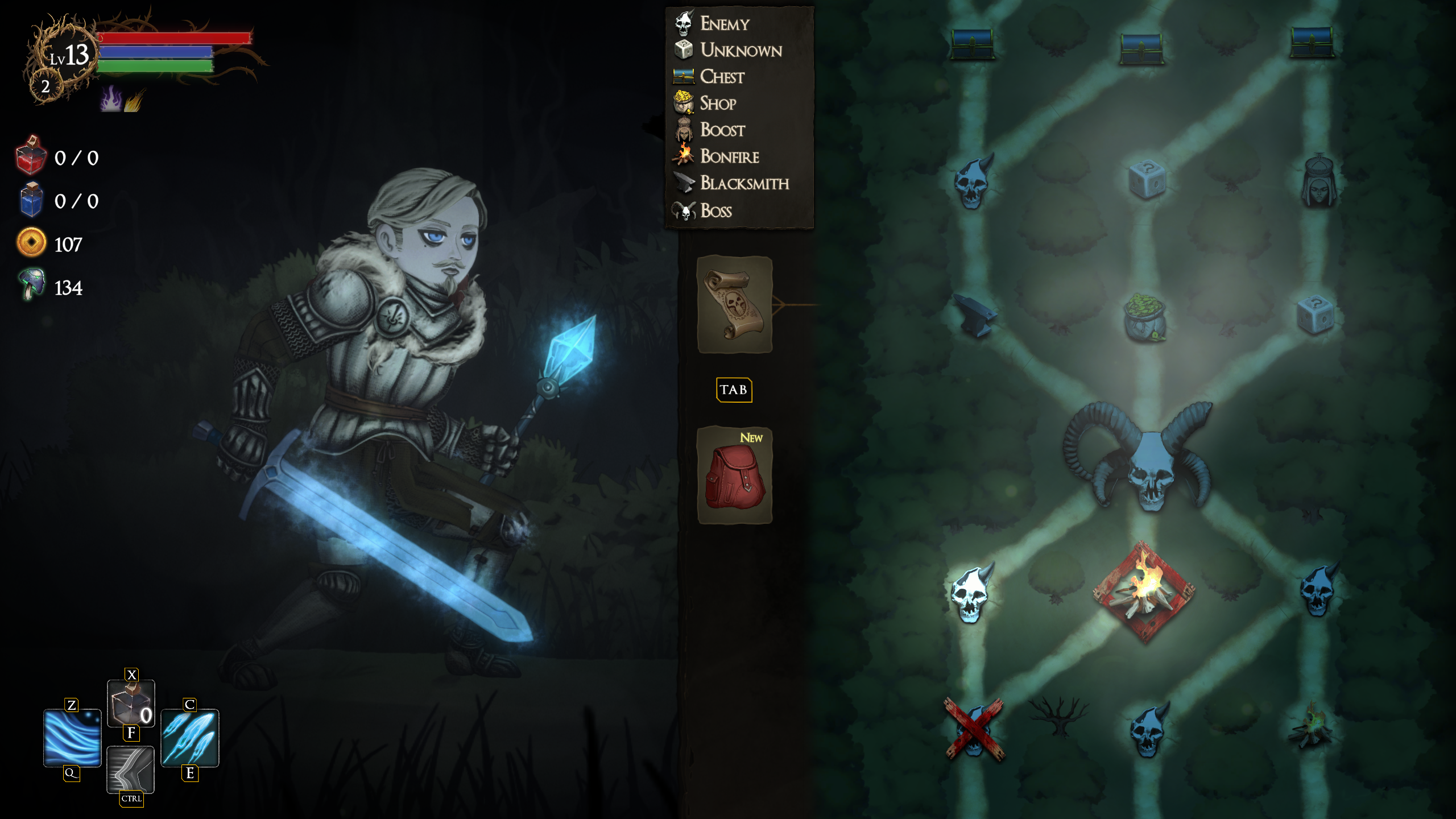Click the golden claw buff icon
The image size is (1456, 819).
(x=134, y=101)
